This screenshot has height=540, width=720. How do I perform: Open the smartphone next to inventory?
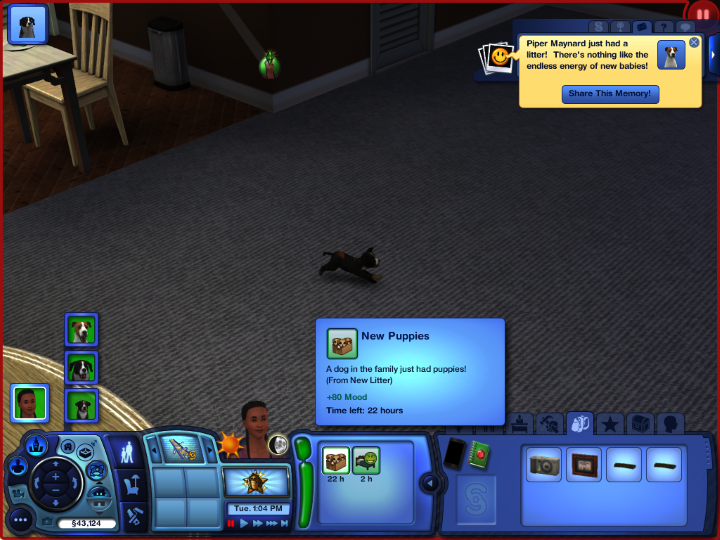coord(455,453)
